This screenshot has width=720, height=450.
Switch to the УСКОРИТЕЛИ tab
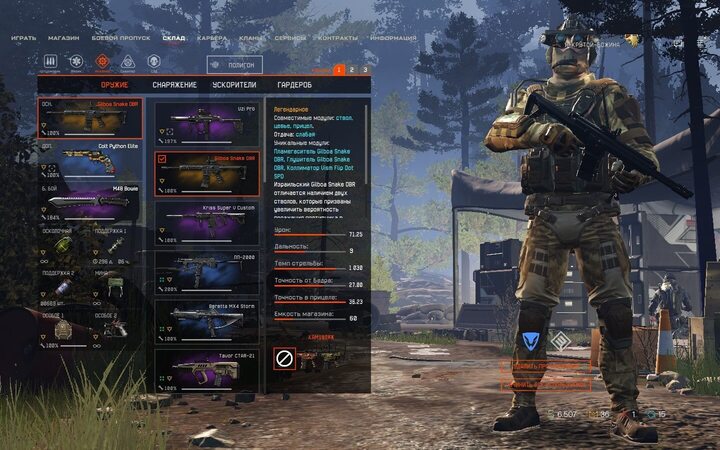[x=234, y=85]
